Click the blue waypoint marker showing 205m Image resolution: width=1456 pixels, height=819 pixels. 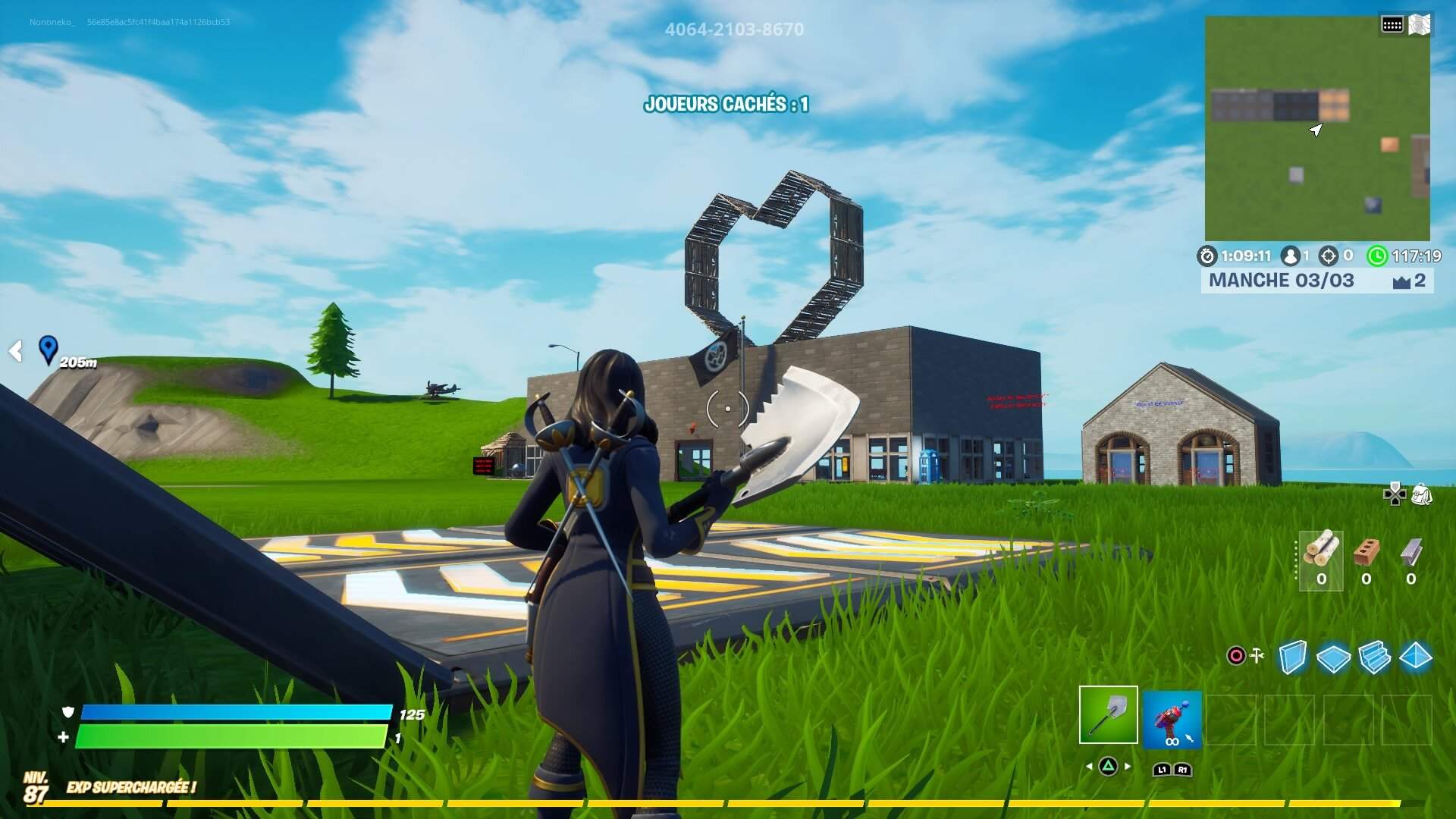click(x=49, y=350)
